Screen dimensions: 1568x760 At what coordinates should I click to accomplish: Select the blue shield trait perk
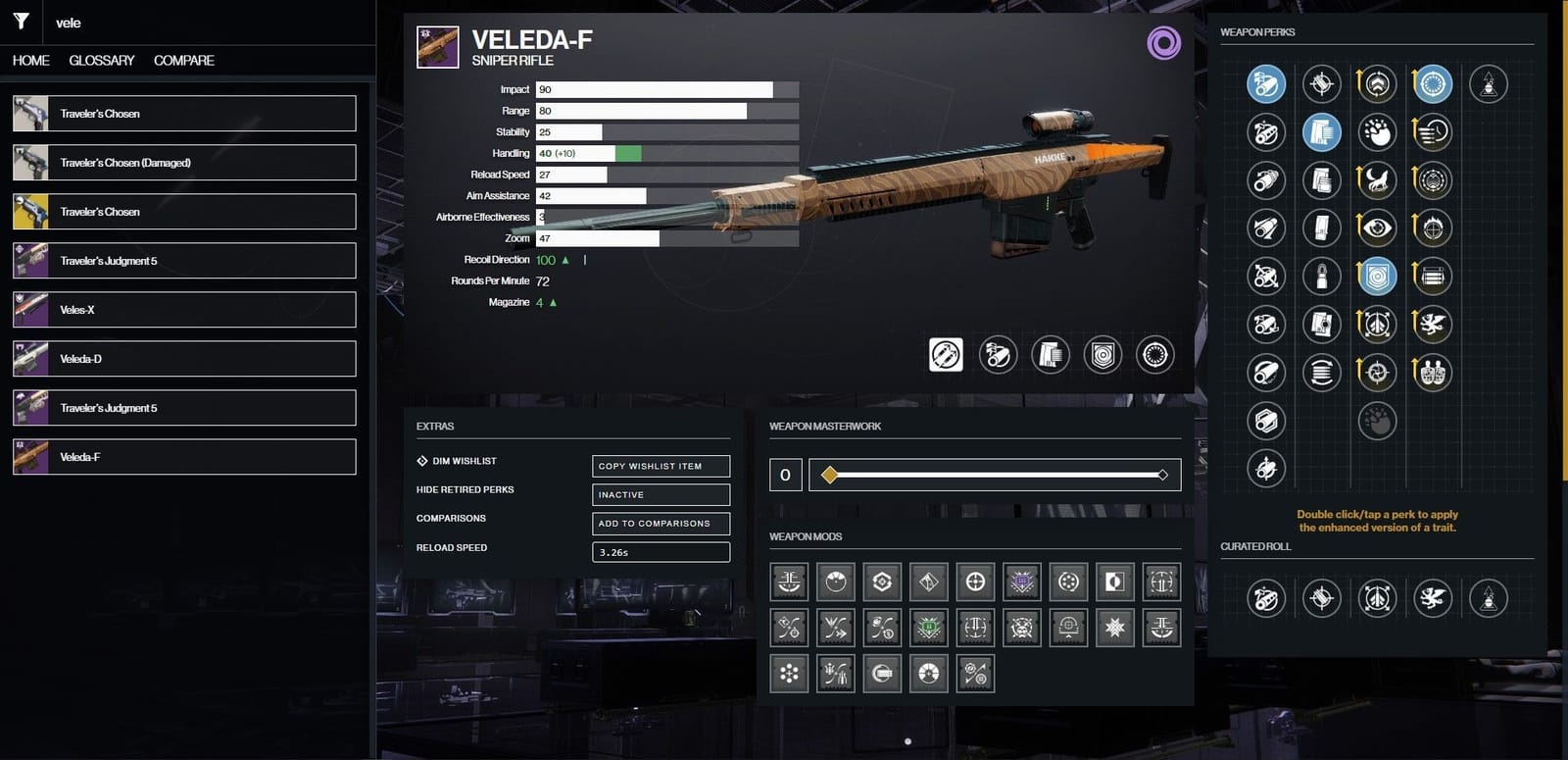click(1377, 276)
